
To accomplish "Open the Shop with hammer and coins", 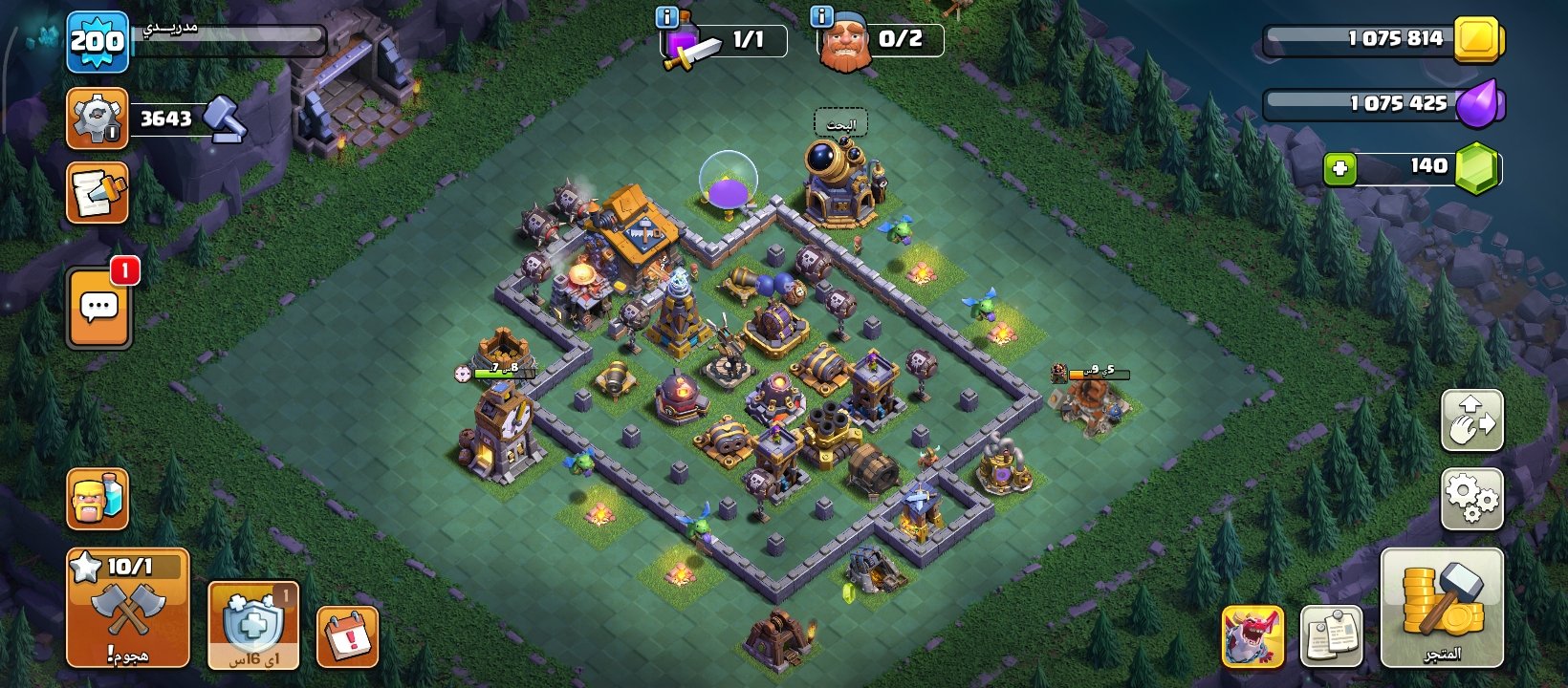I will point(1442,609).
